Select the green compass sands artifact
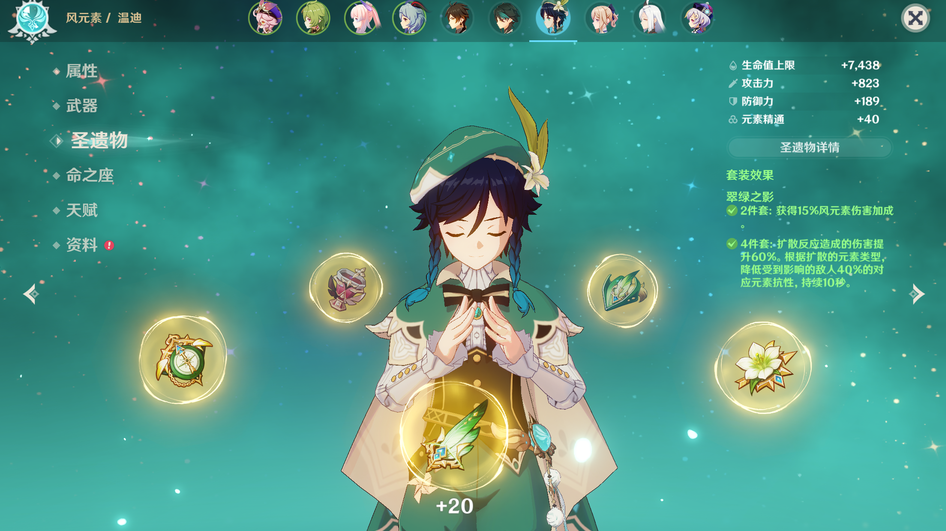This screenshot has height=531, width=946. 183,359
